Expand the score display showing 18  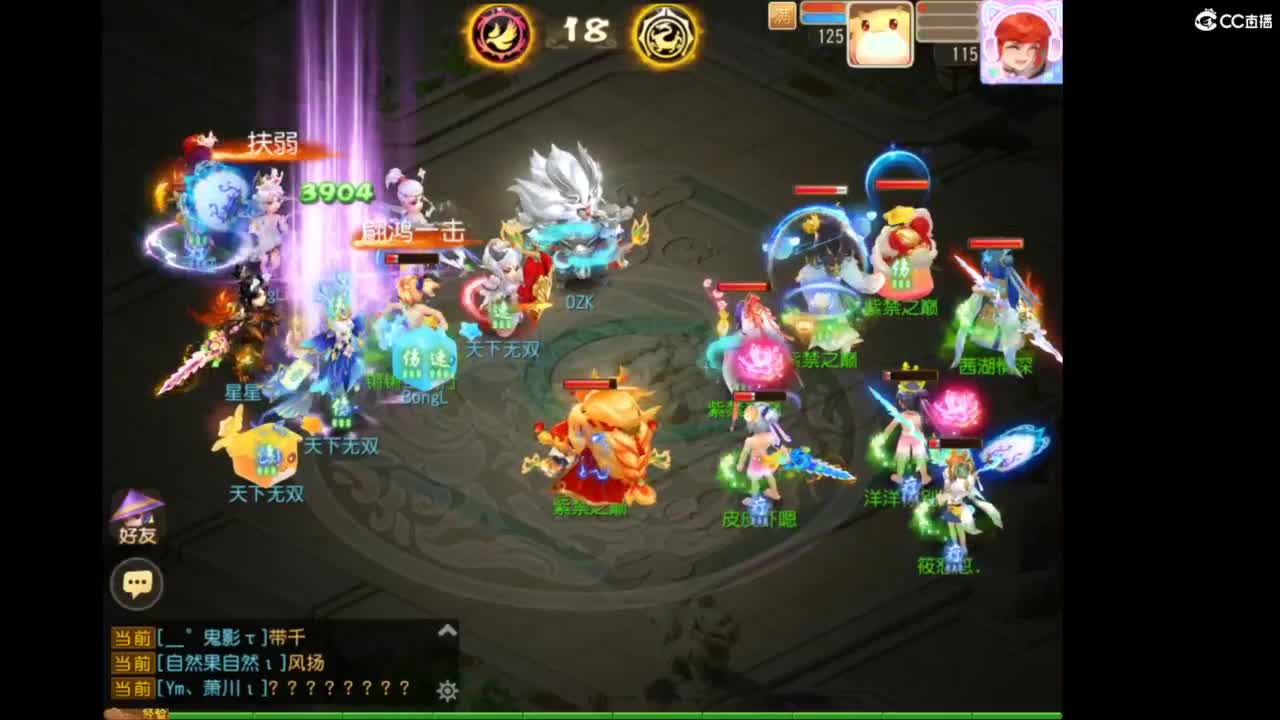pyautogui.click(x=585, y=33)
